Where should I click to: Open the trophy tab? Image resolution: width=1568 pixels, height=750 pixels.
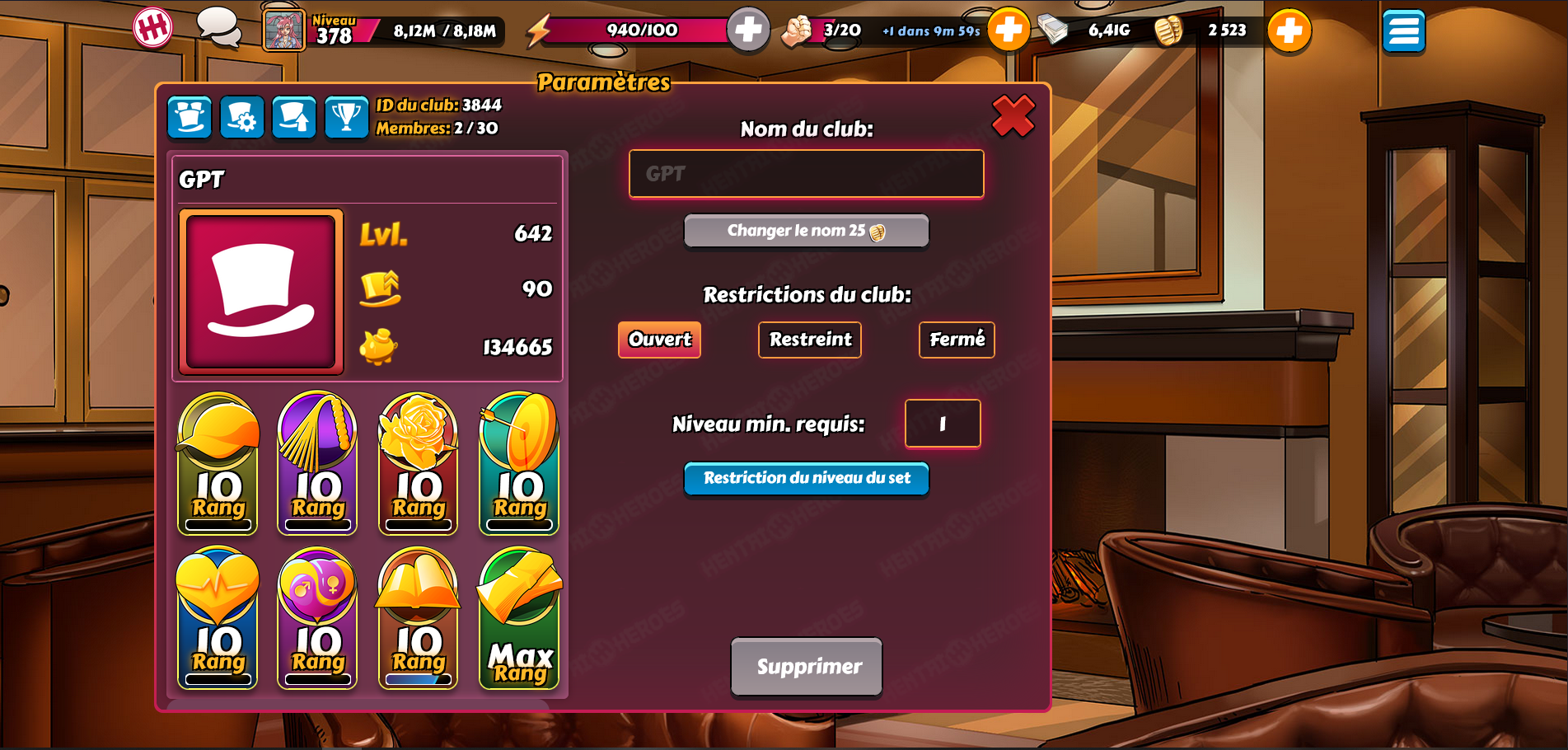point(346,117)
